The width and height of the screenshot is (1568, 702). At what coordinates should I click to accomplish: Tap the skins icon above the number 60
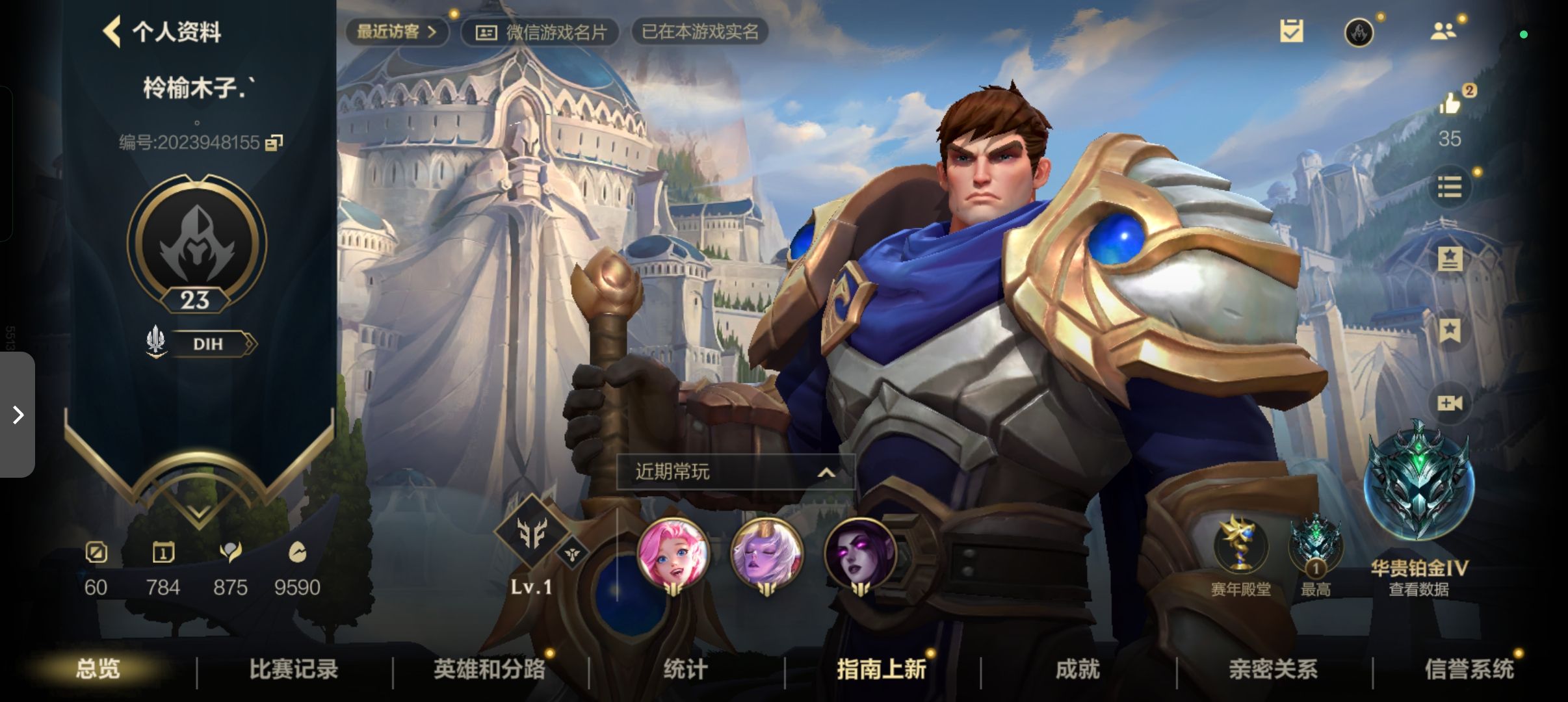[96, 553]
